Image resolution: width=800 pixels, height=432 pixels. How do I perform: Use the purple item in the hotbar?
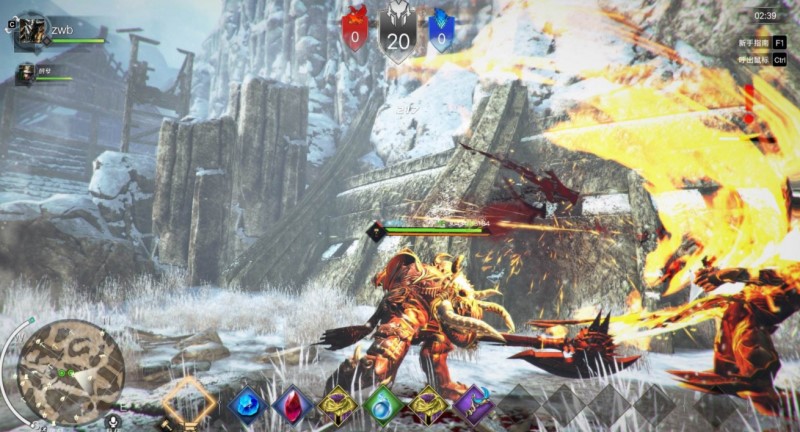click(x=473, y=406)
